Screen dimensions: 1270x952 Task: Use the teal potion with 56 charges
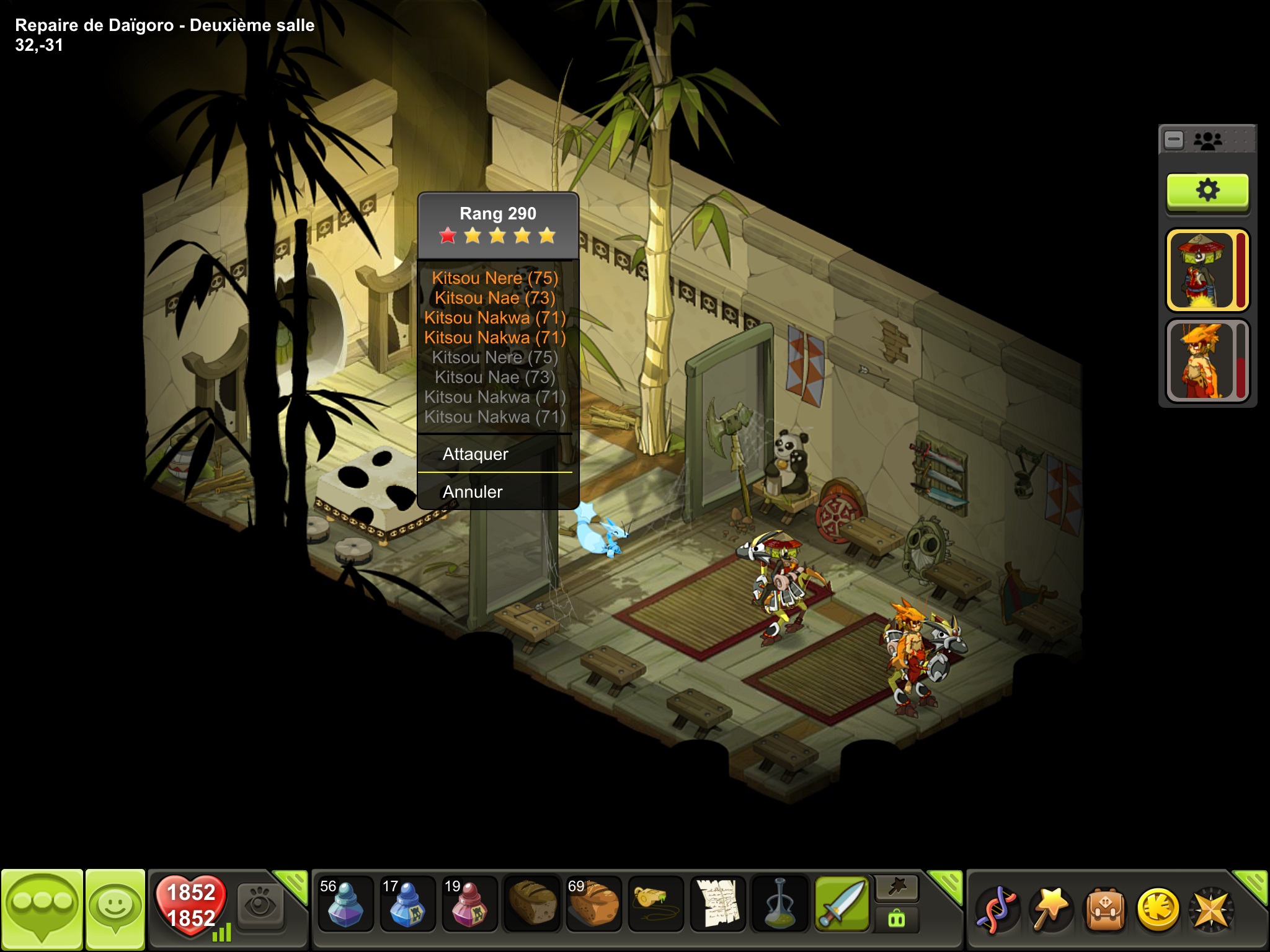[345, 903]
